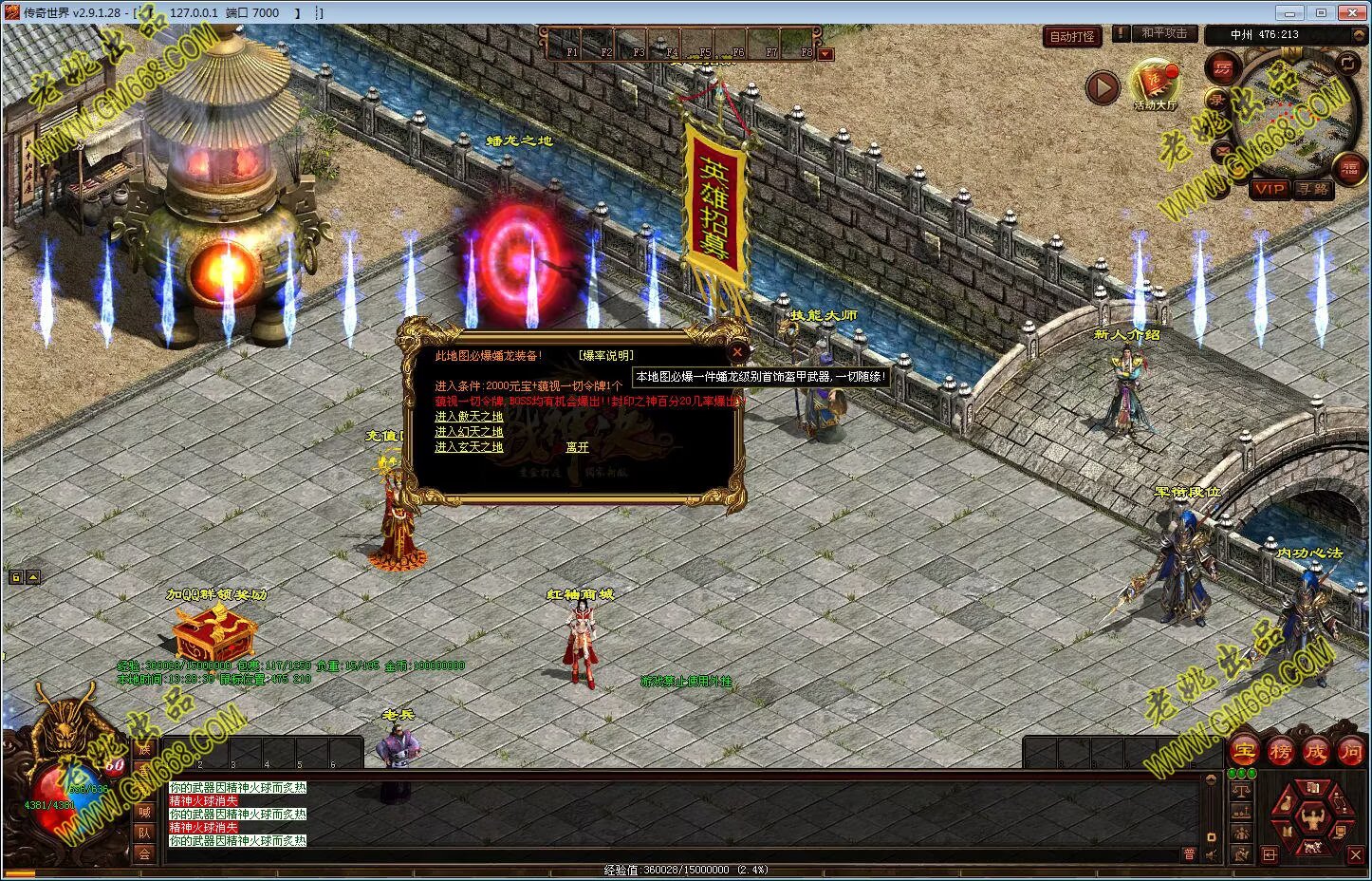Image resolution: width=1372 pixels, height=881 pixels.
Task: Open the 活动大厅 activity hall icon
Action: pos(1155,84)
